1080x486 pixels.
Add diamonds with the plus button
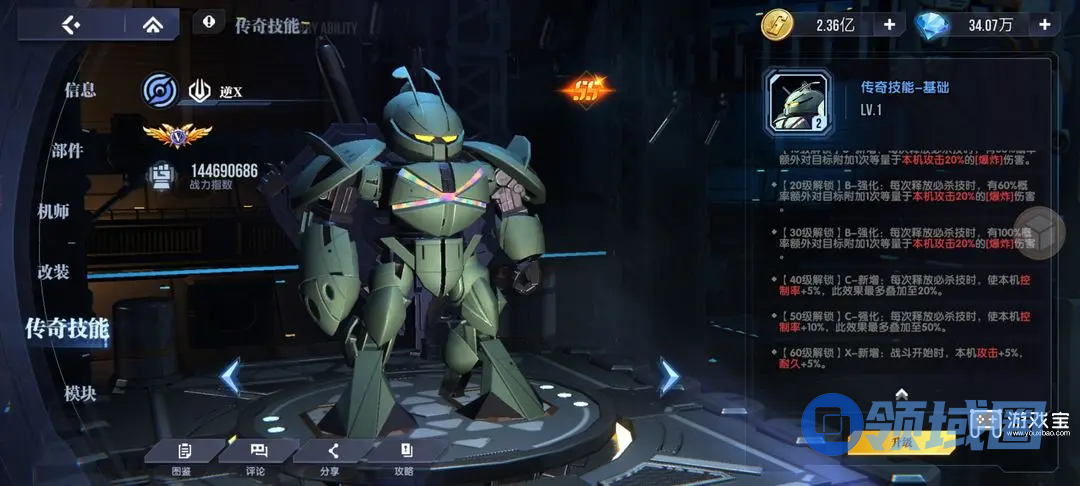(x=1043, y=24)
